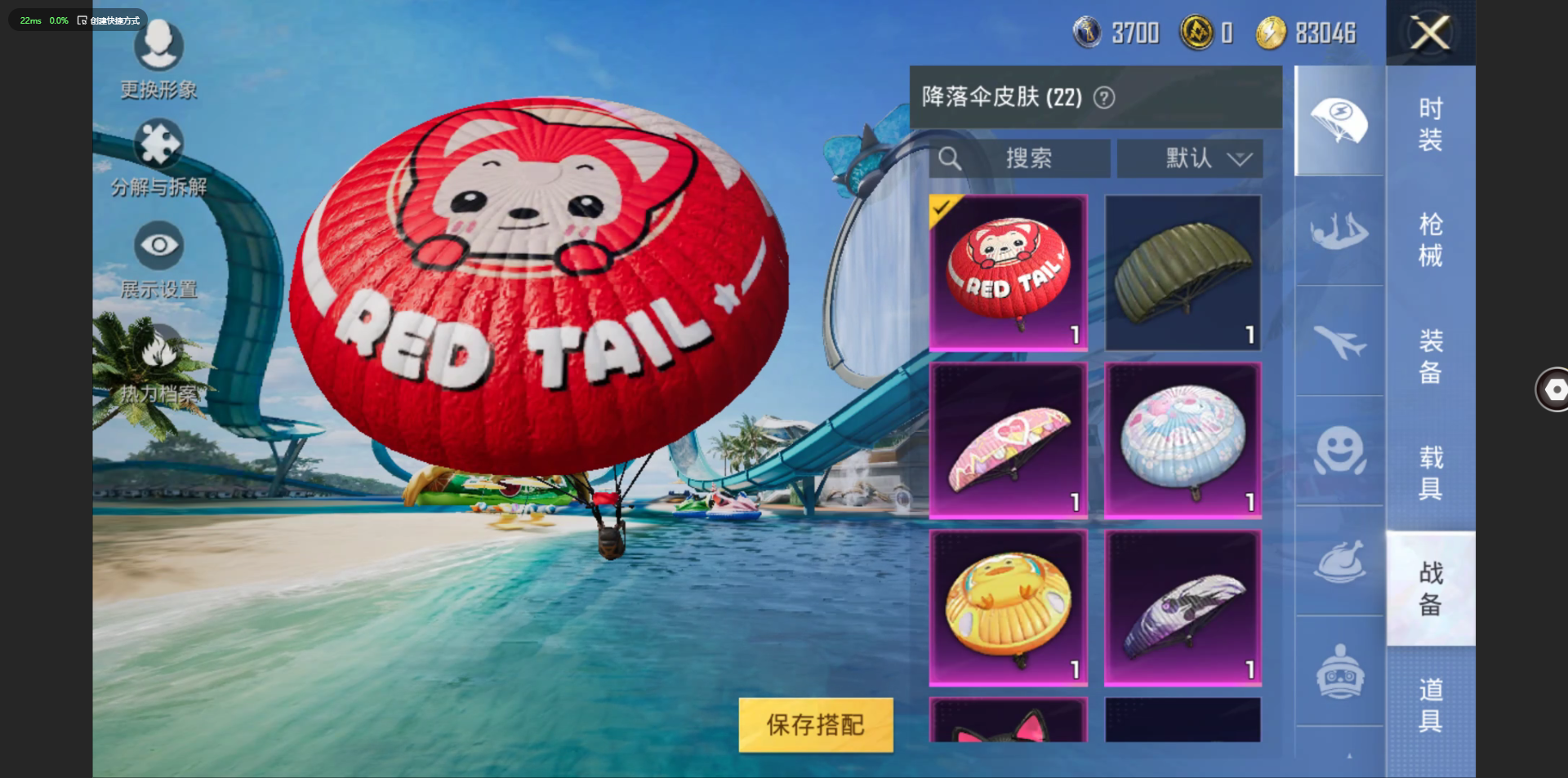Switch to the 时装 outfits tab
The height and width of the screenshot is (778, 1568).
(x=1430, y=124)
